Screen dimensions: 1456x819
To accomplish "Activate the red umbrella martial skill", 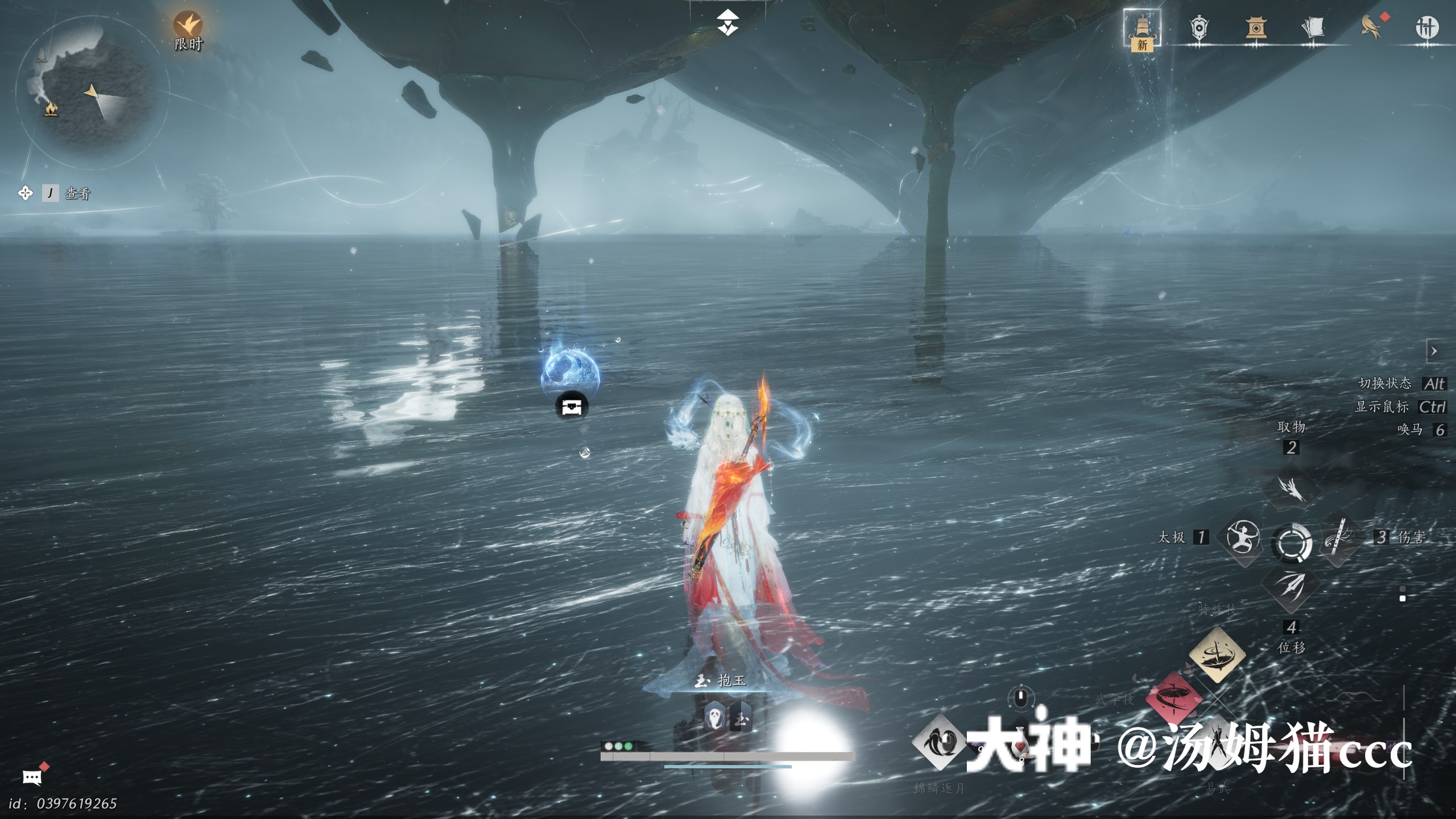I will 1173,698.
